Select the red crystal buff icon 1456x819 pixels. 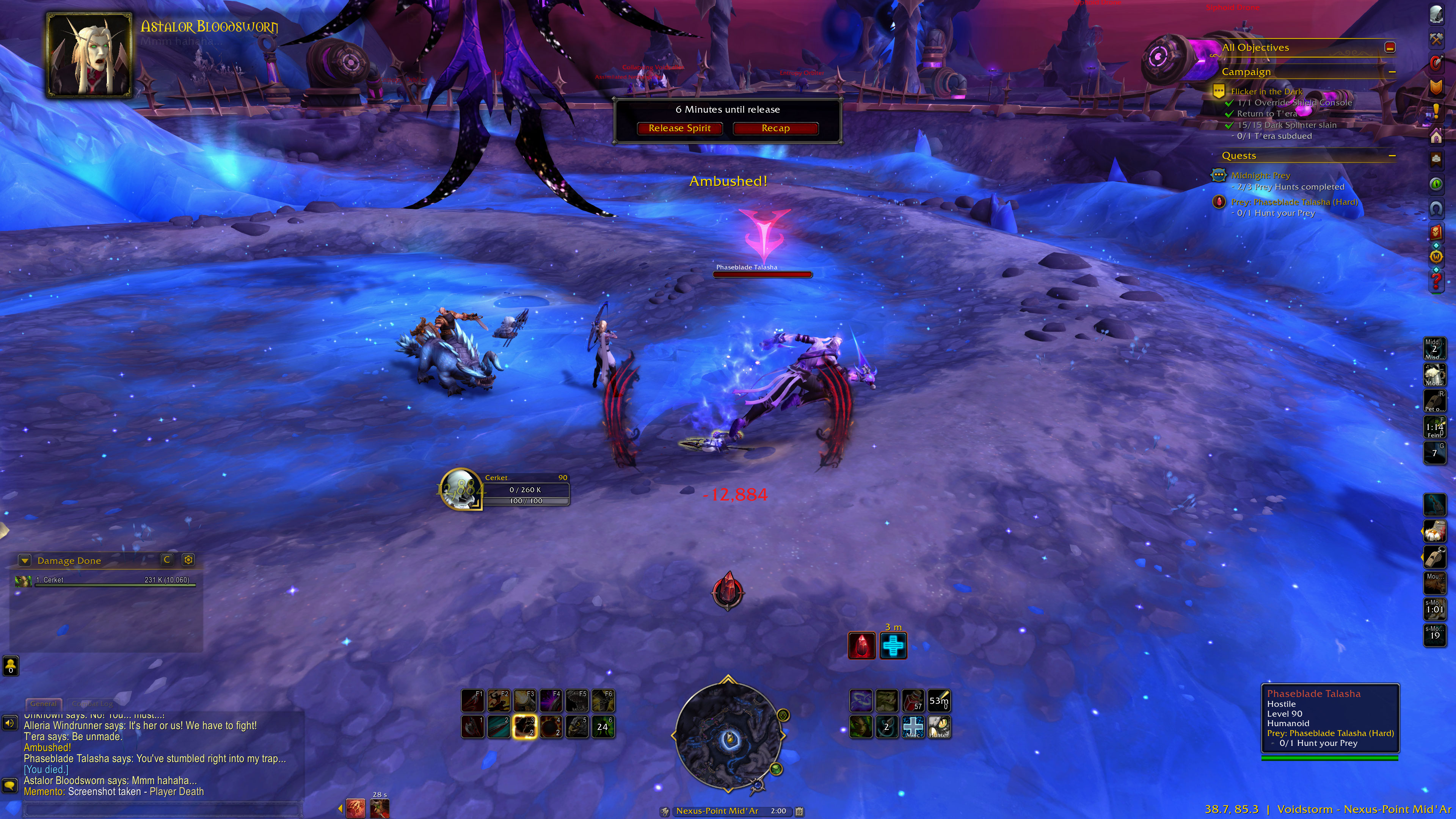pyautogui.click(x=861, y=645)
